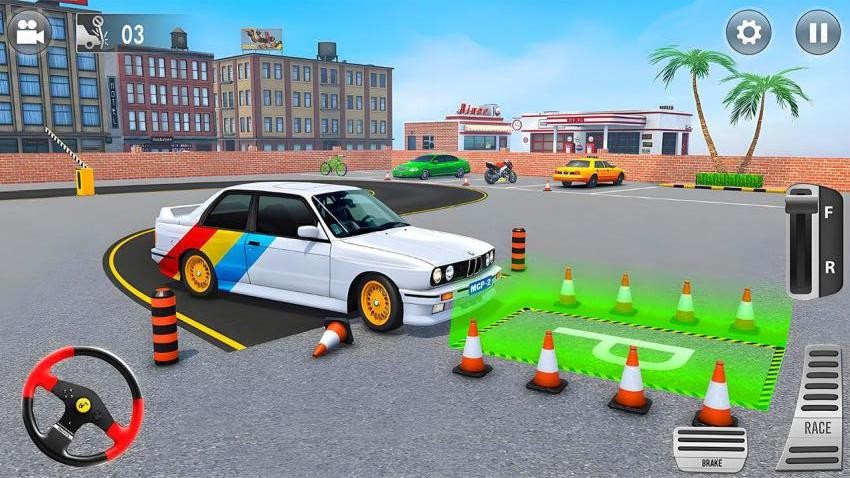Viewport: 850px width, 478px height.
Task: Step on the Race accelerator pedal
Action: tap(811, 407)
